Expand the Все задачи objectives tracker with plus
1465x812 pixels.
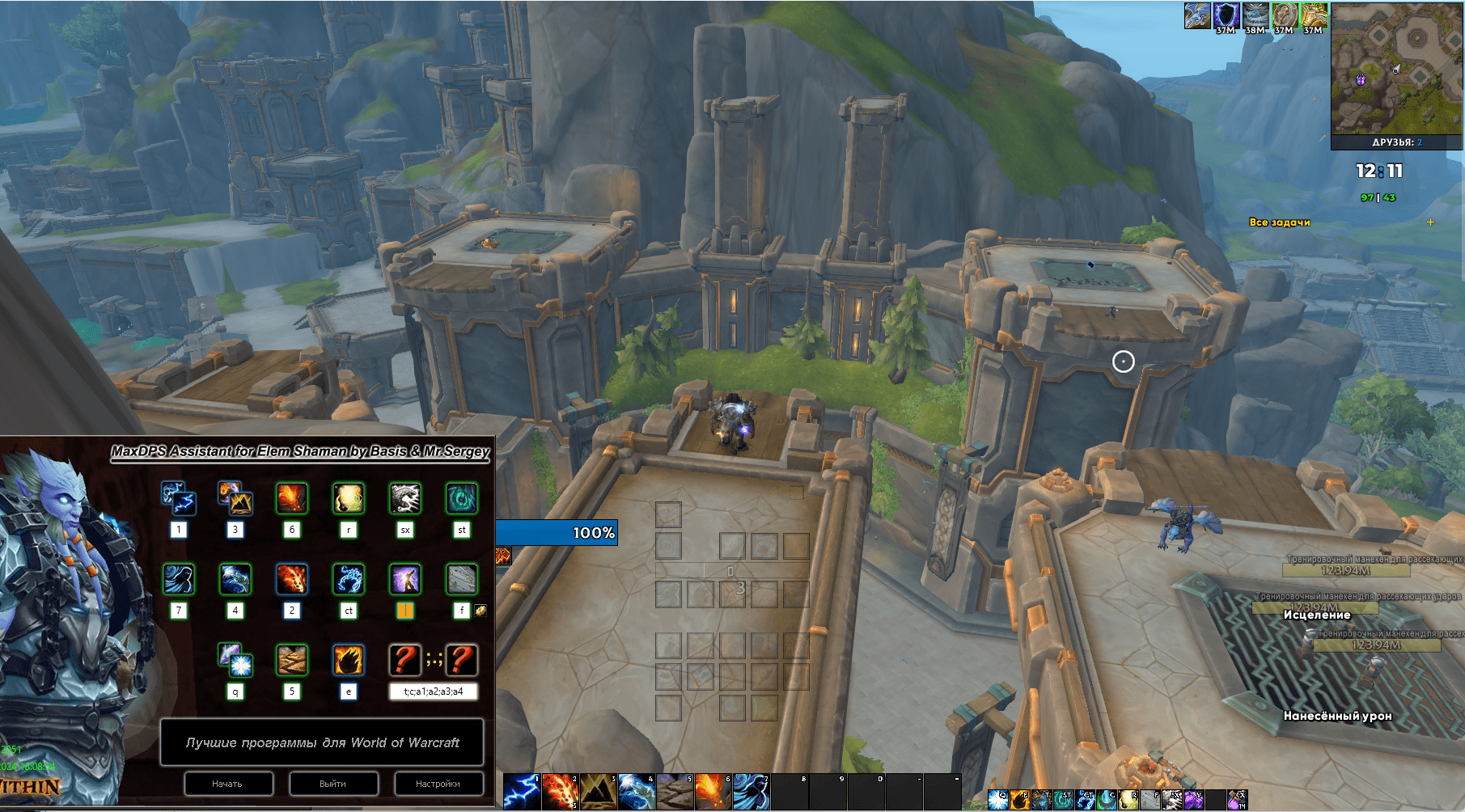click(x=1430, y=222)
